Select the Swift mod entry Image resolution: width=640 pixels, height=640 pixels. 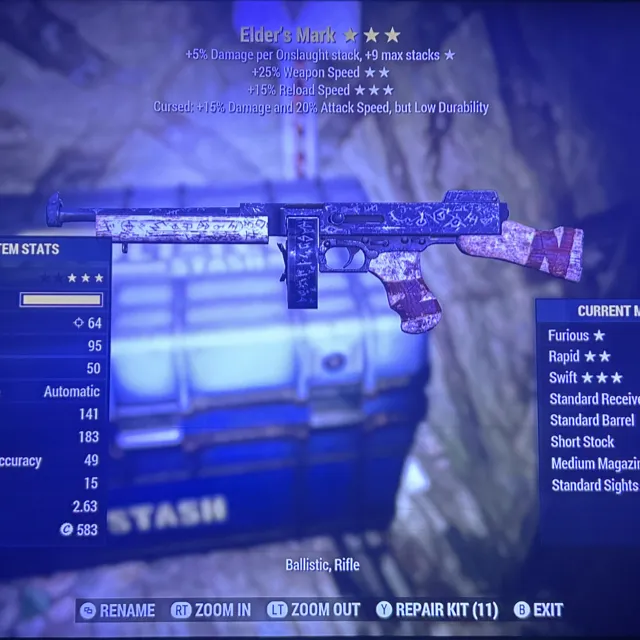586,378
